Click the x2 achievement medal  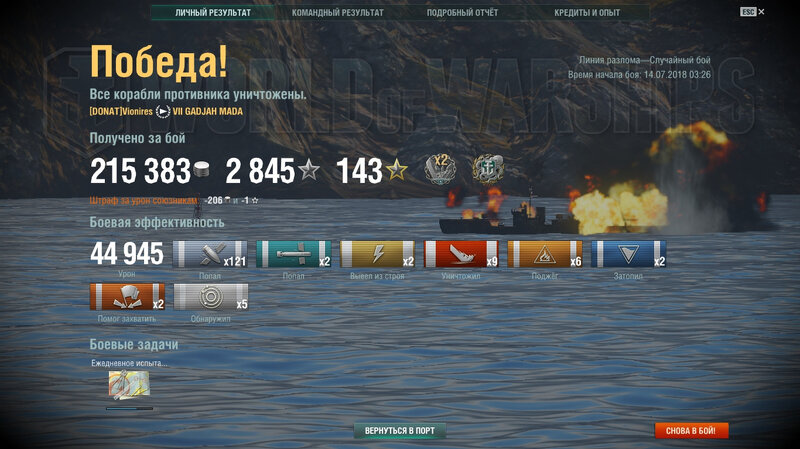click(x=441, y=168)
